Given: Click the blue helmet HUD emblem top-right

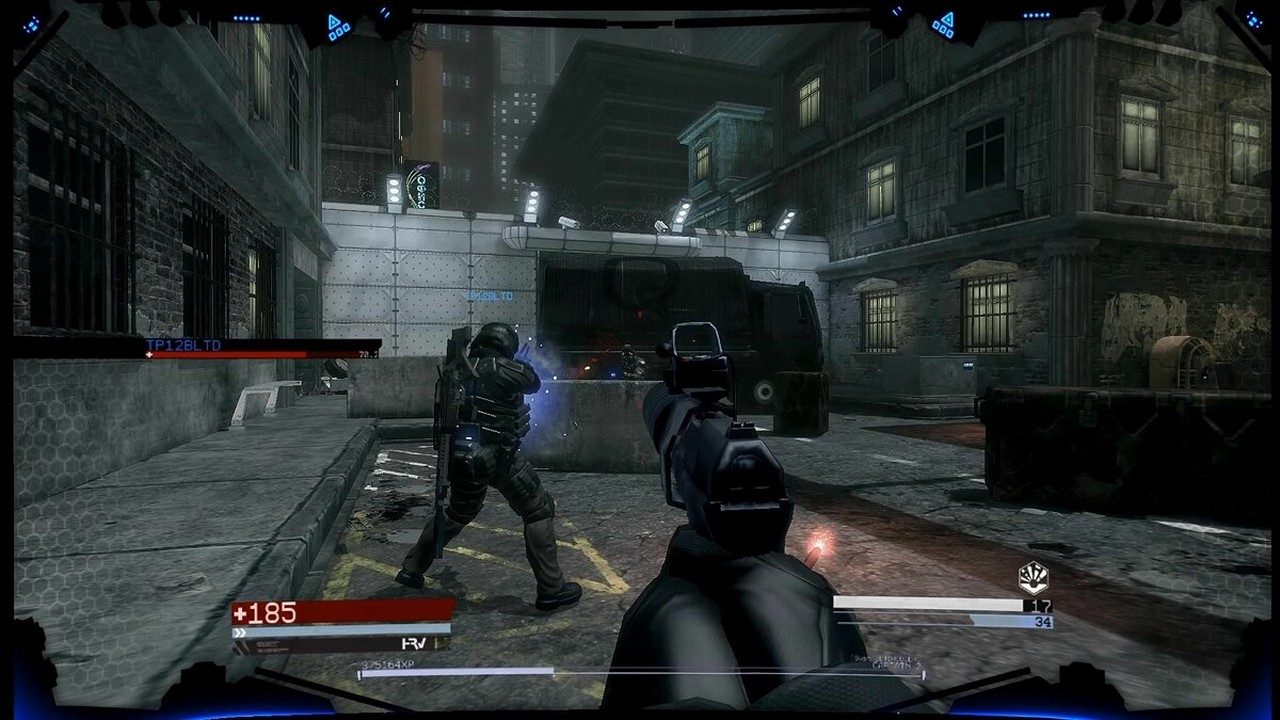Looking at the screenshot, I should point(1251,20).
